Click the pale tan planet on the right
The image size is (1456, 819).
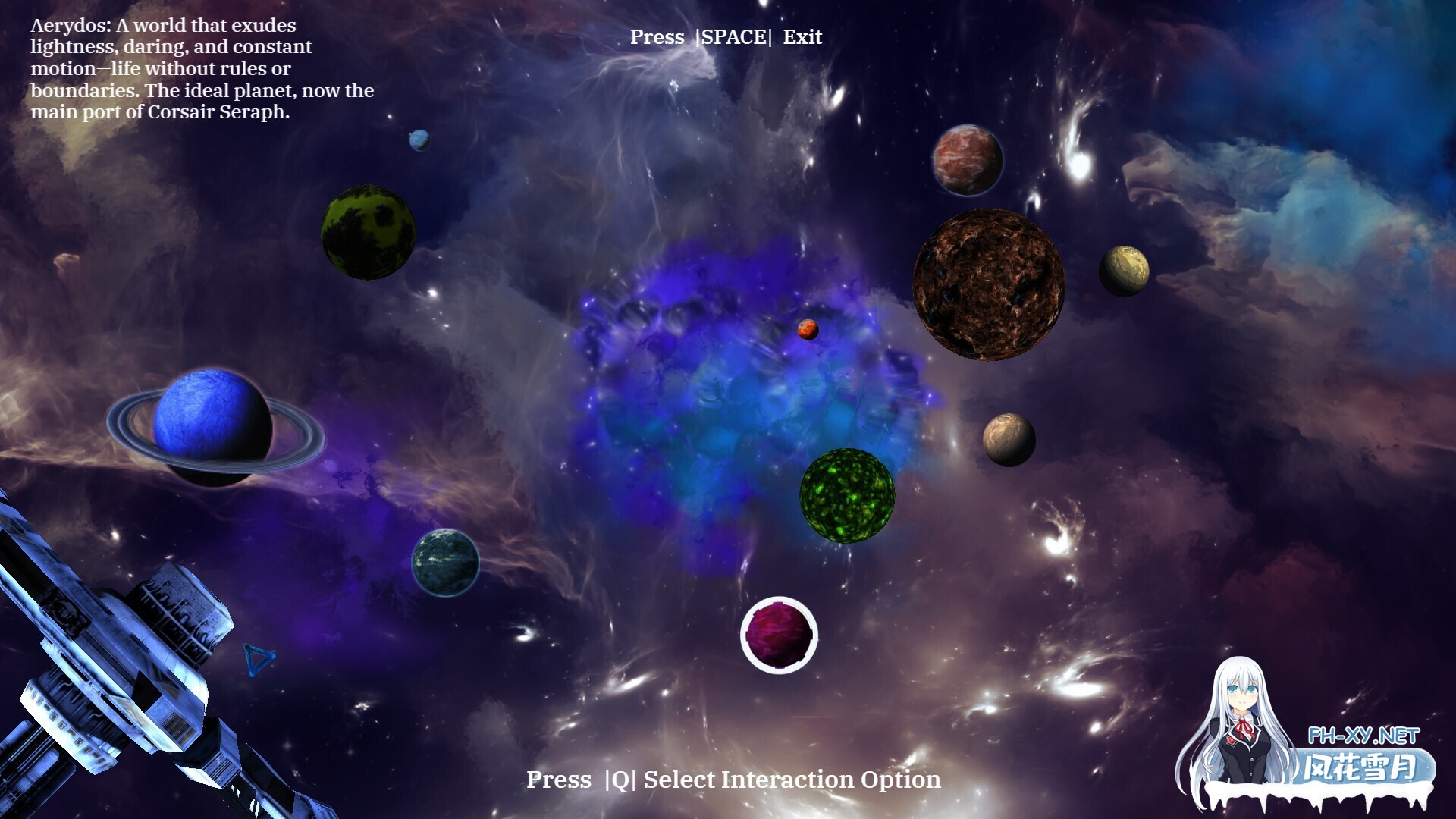point(1125,271)
